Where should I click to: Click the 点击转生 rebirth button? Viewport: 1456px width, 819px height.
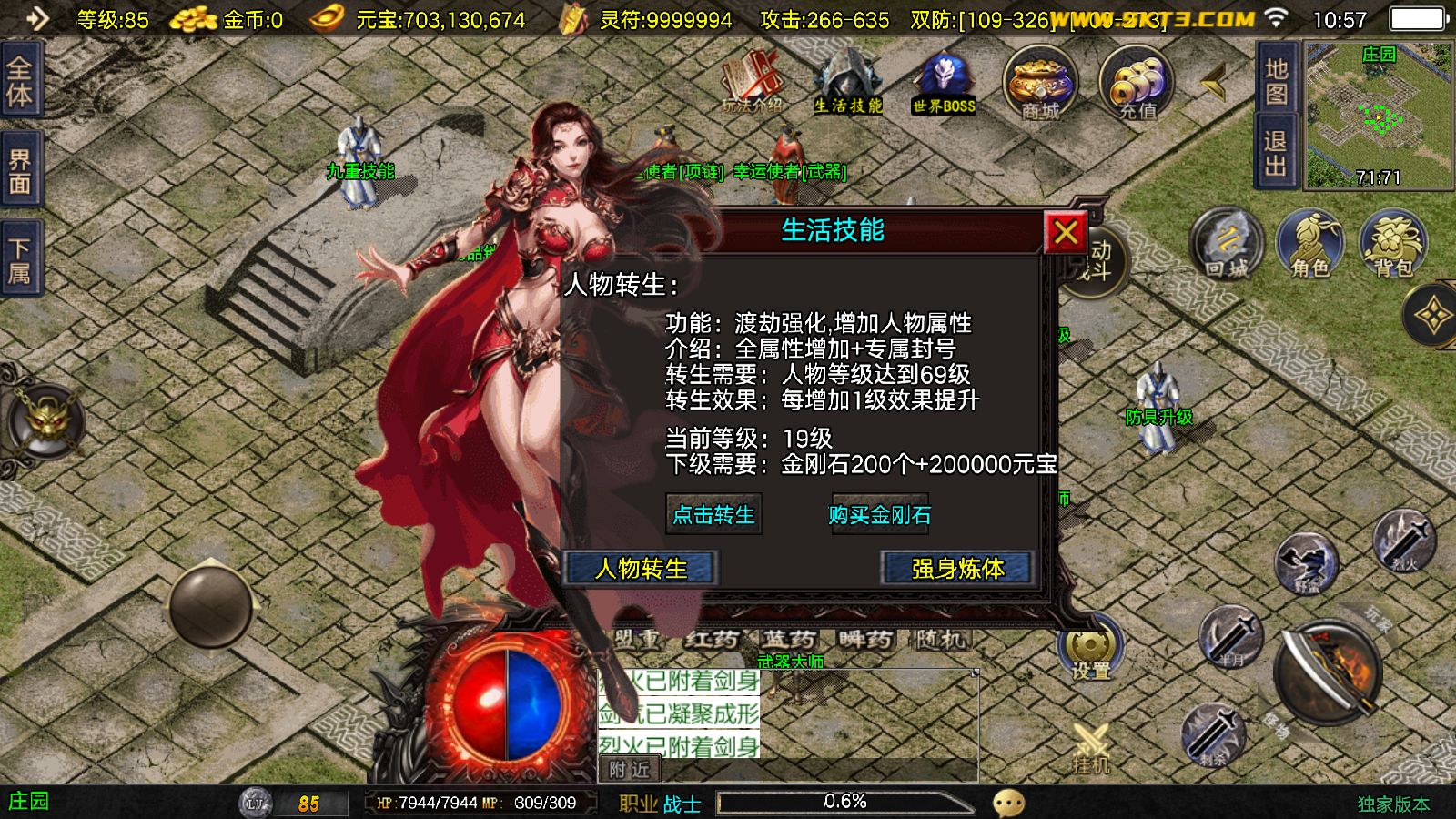click(713, 516)
